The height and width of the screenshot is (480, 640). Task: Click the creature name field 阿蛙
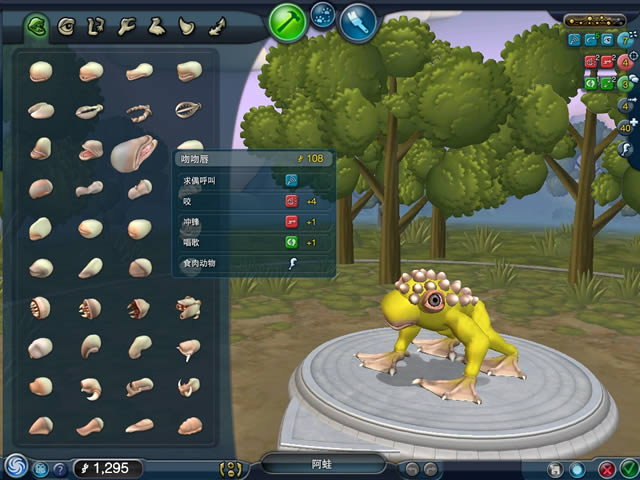point(323,464)
